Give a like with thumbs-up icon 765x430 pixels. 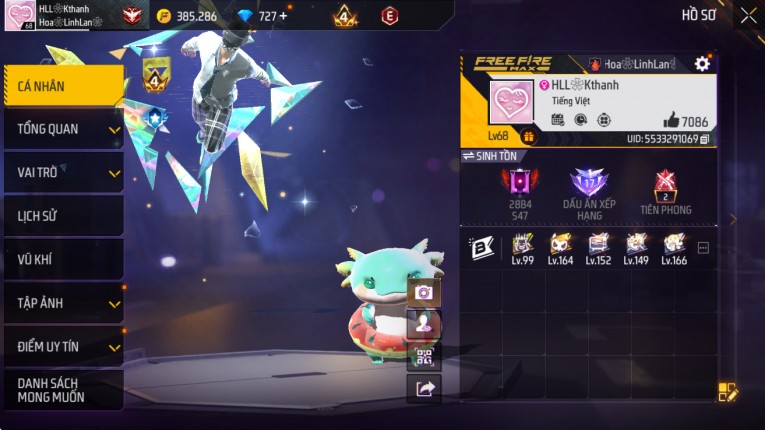(x=671, y=120)
